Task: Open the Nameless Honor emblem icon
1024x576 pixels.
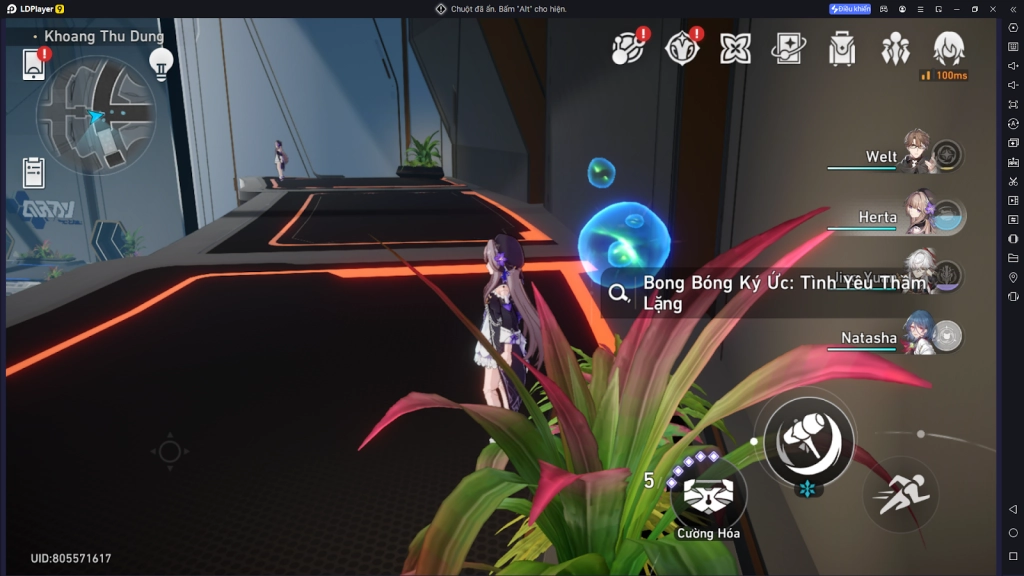Action: point(683,48)
